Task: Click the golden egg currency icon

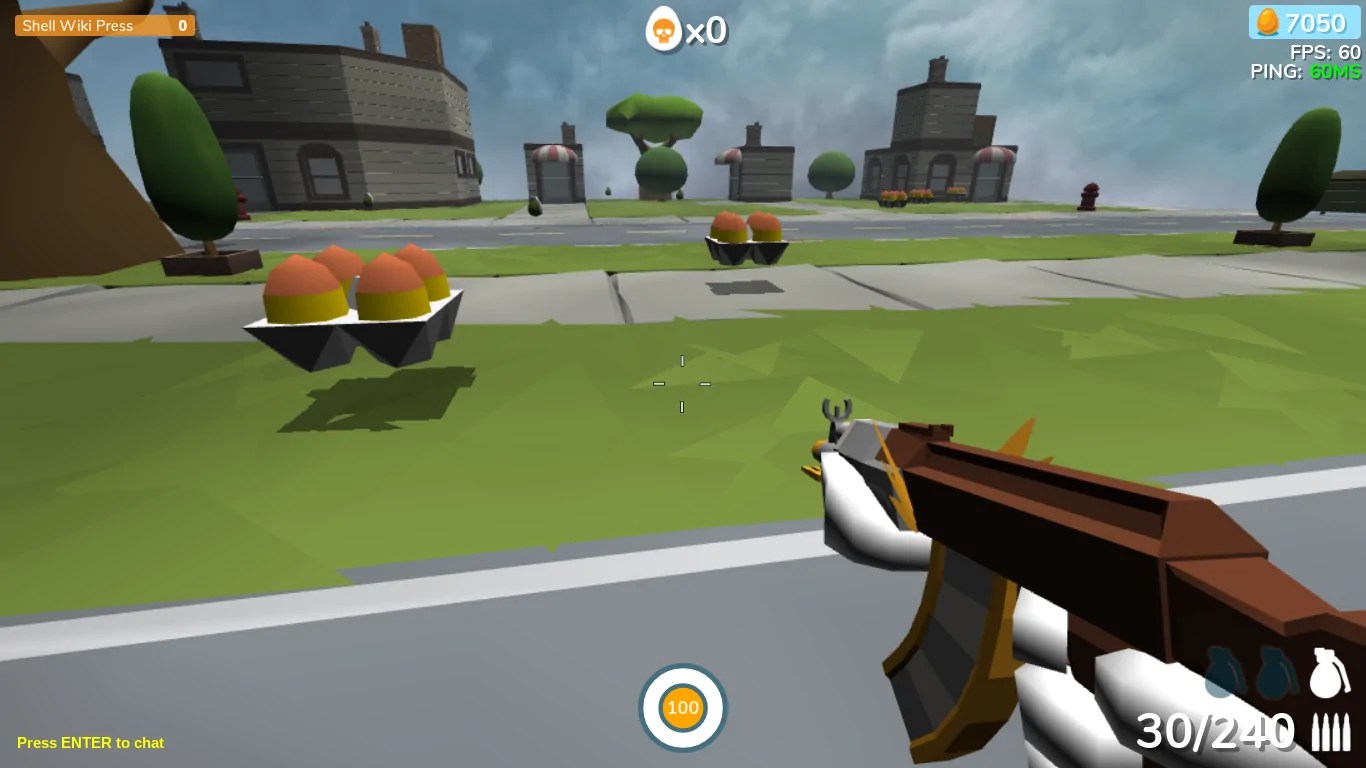Action: coord(1265,22)
